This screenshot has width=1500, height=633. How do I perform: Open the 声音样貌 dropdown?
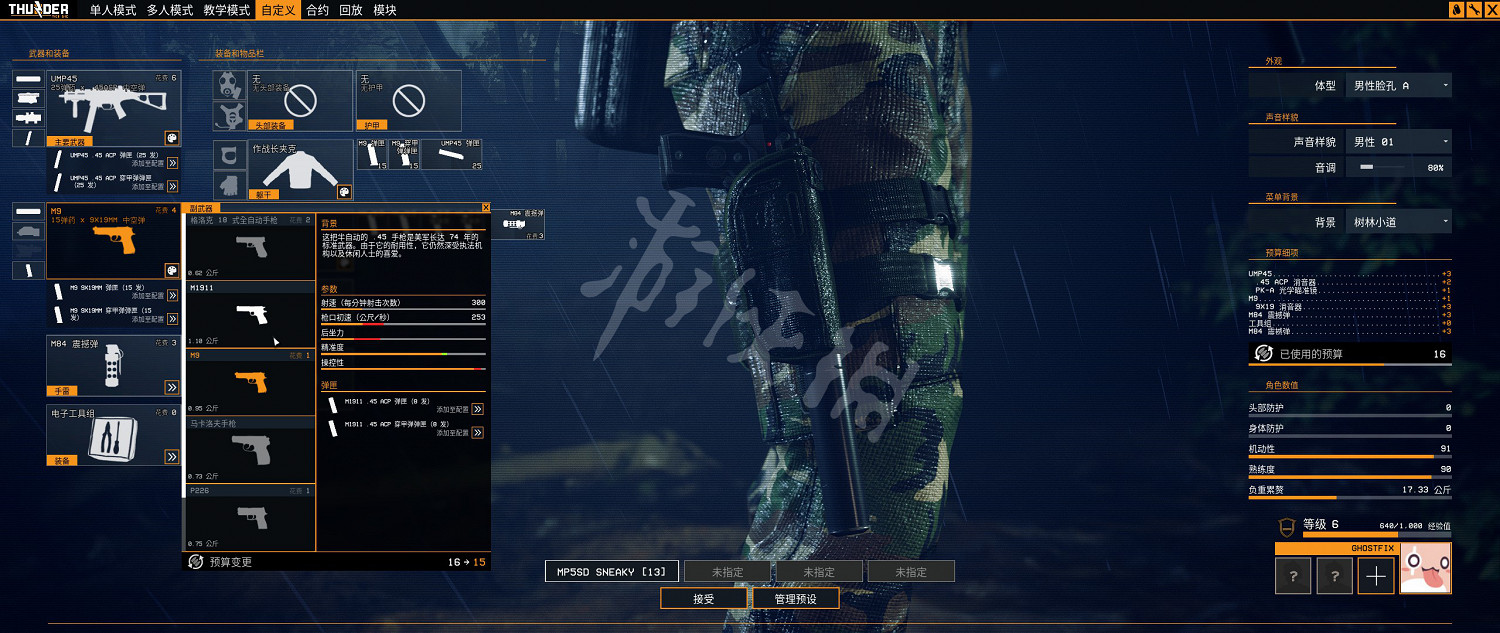1399,142
